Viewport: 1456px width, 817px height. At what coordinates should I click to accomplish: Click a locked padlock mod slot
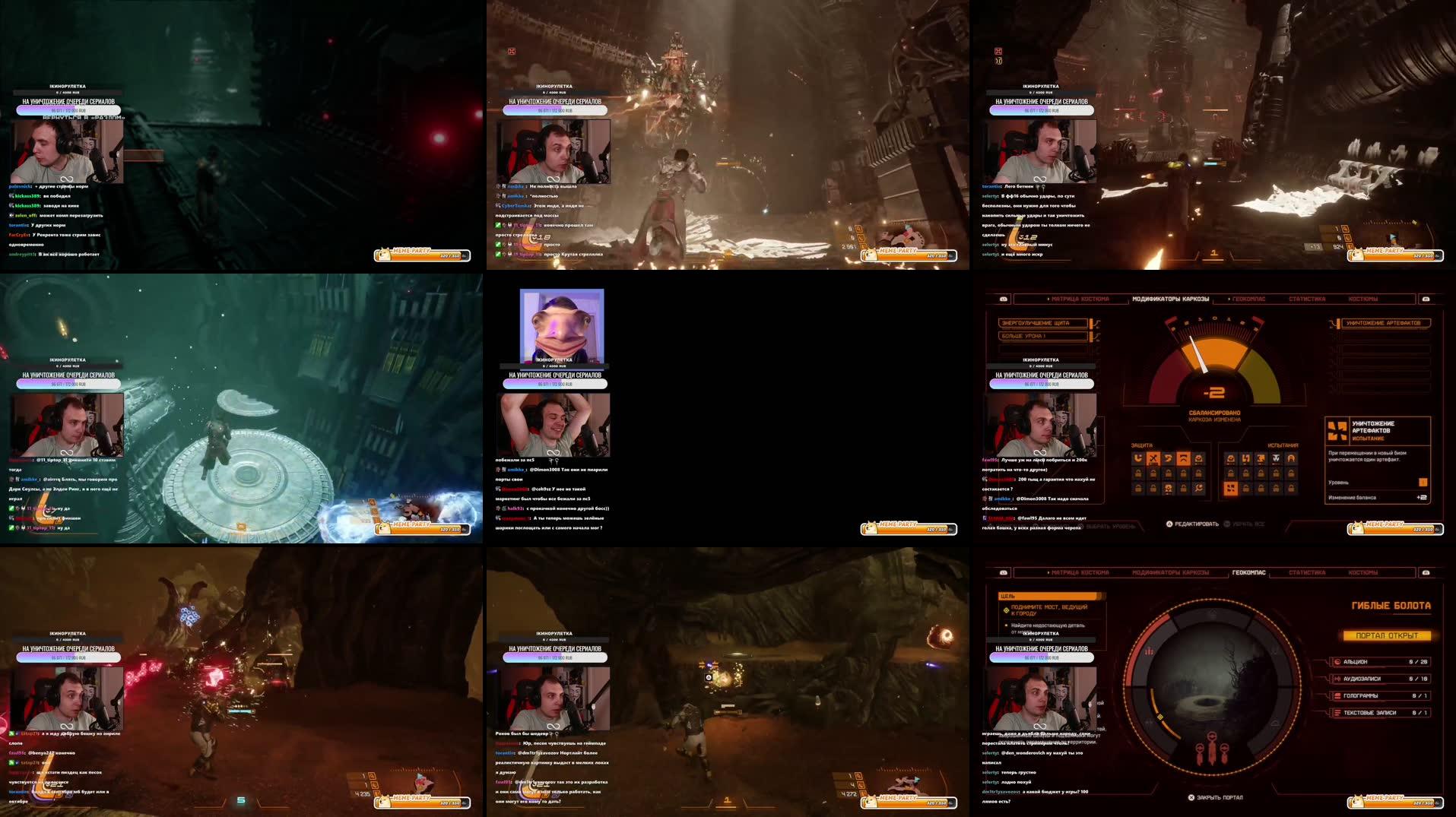(x=1152, y=475)
